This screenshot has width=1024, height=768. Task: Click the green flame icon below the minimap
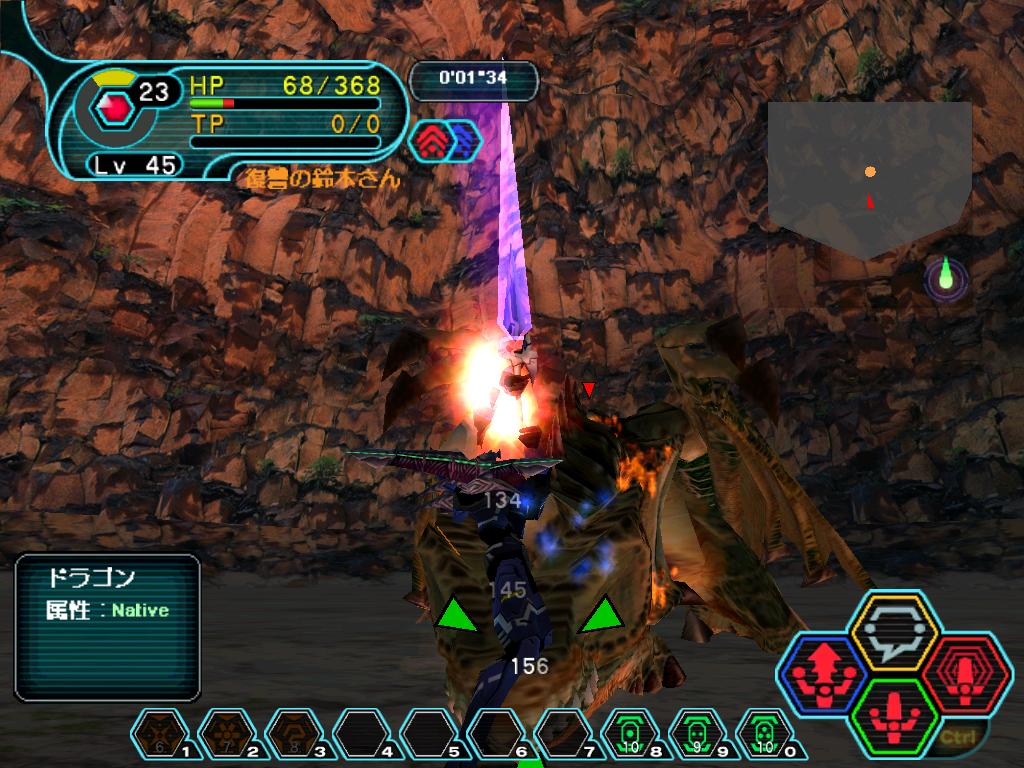point(945,276)
